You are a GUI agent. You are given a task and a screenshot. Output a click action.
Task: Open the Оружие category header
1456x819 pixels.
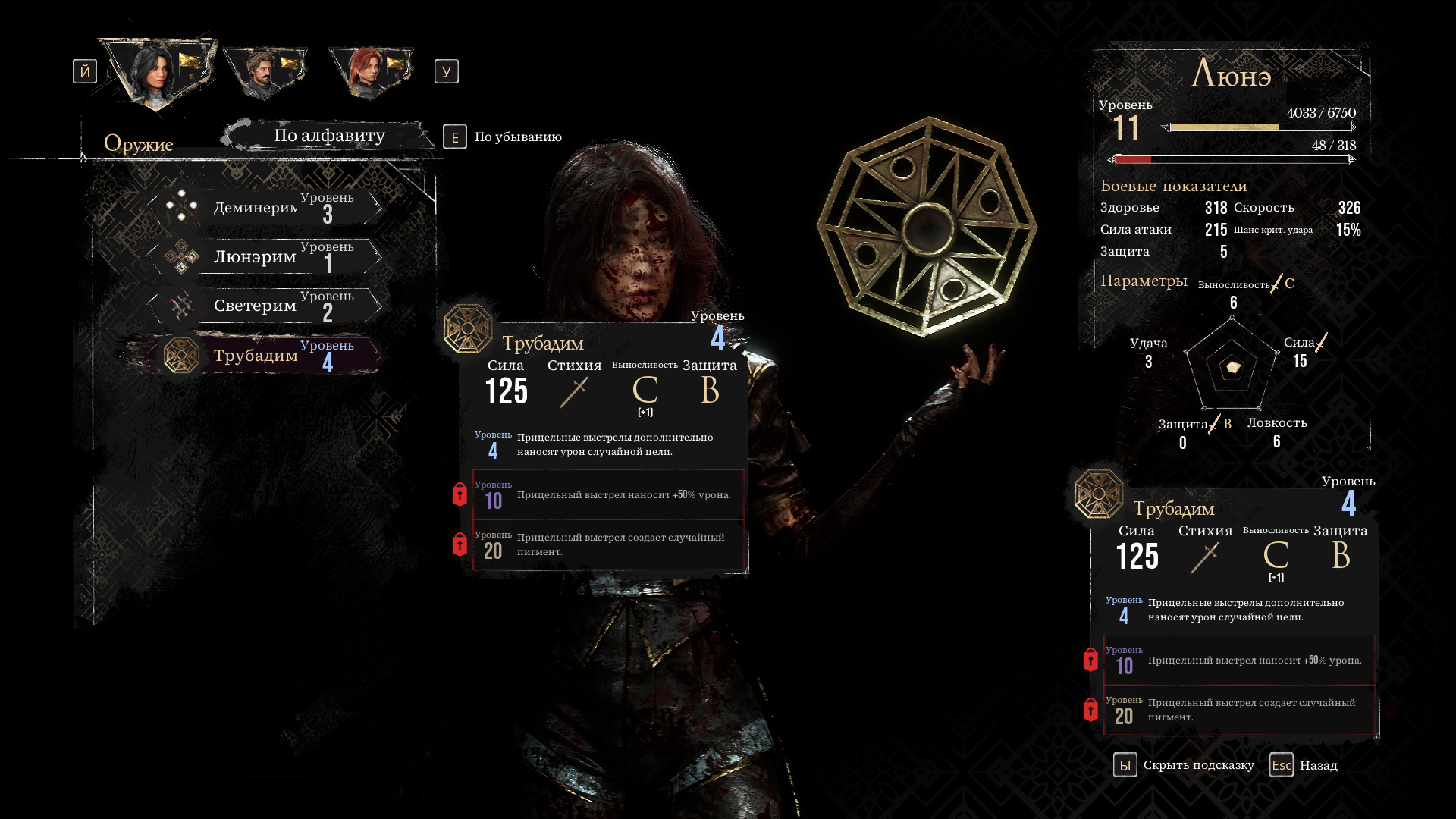click(139, 143)
